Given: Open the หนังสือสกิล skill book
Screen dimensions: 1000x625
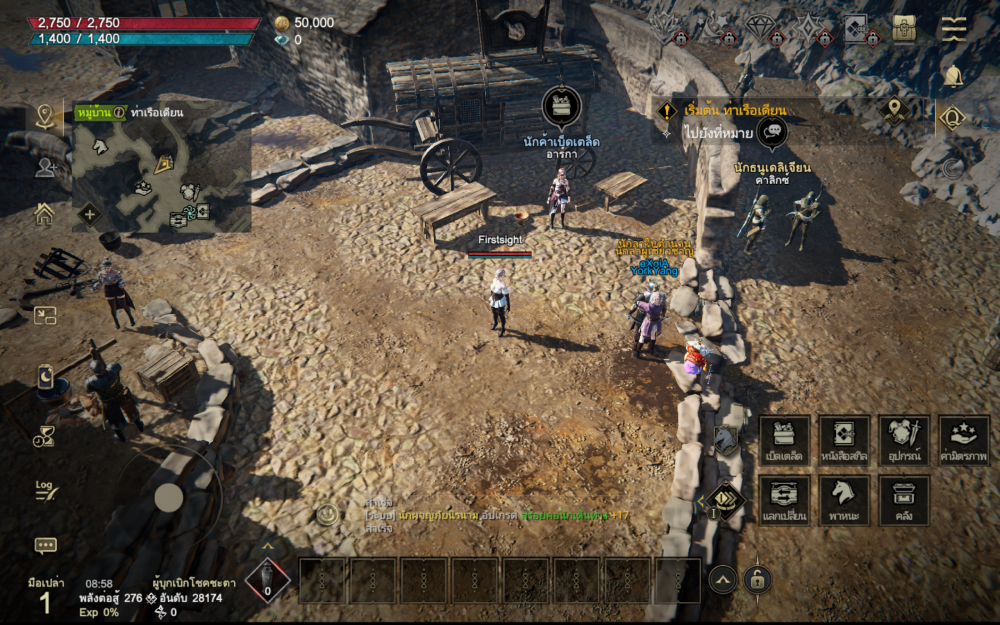Looking at the screenshot, I should coord(844,441).
